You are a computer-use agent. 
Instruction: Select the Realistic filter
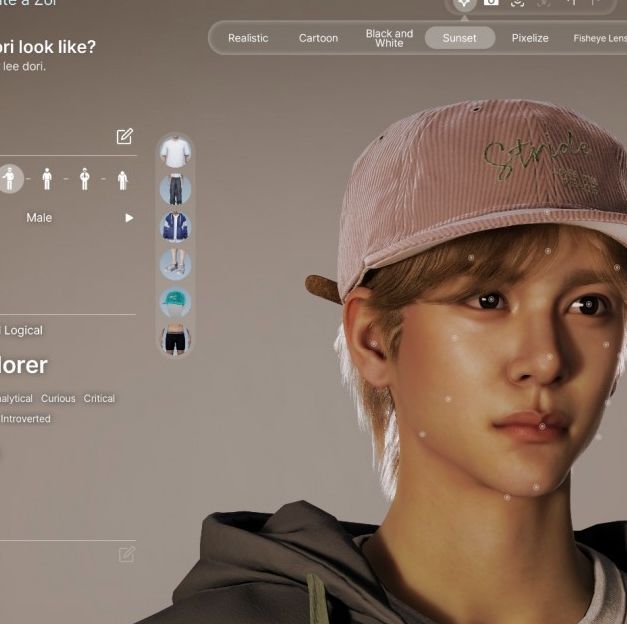pos(248,38)
